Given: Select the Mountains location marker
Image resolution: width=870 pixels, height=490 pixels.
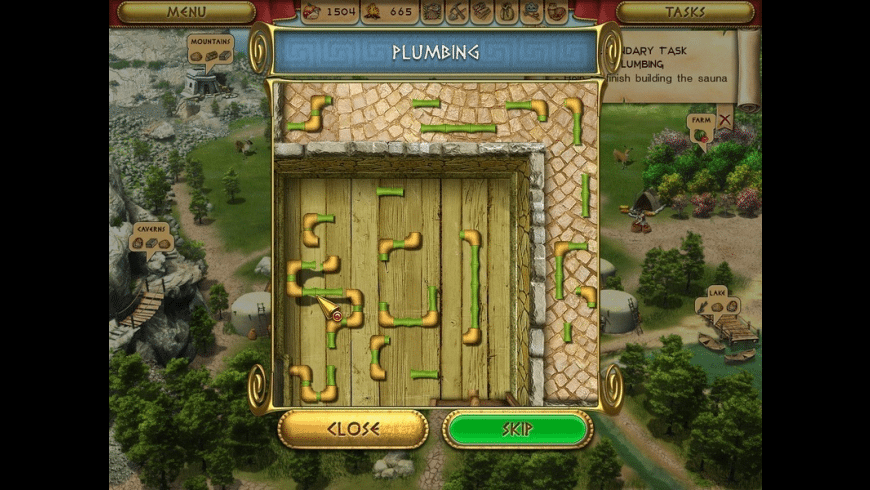Looking at the screenshot, I should (x=210, y=50).
